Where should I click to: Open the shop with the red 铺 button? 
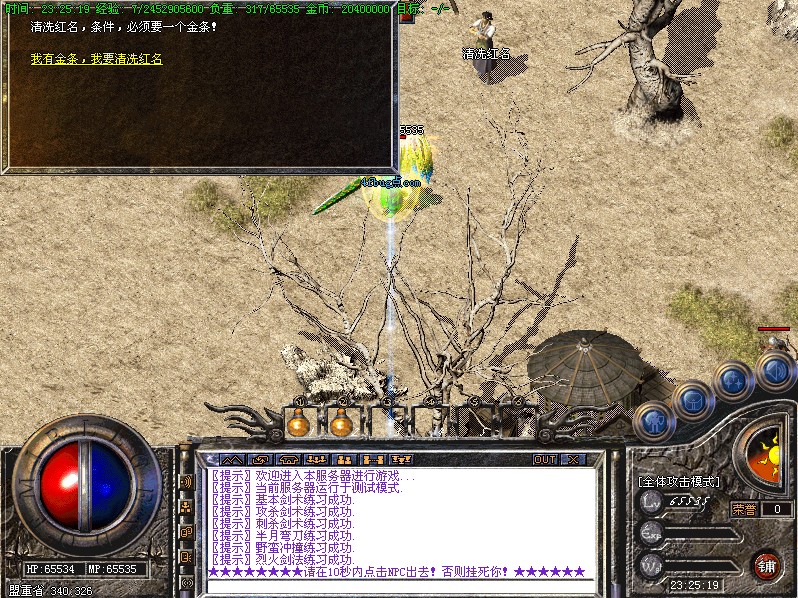[x=766, y=564]
